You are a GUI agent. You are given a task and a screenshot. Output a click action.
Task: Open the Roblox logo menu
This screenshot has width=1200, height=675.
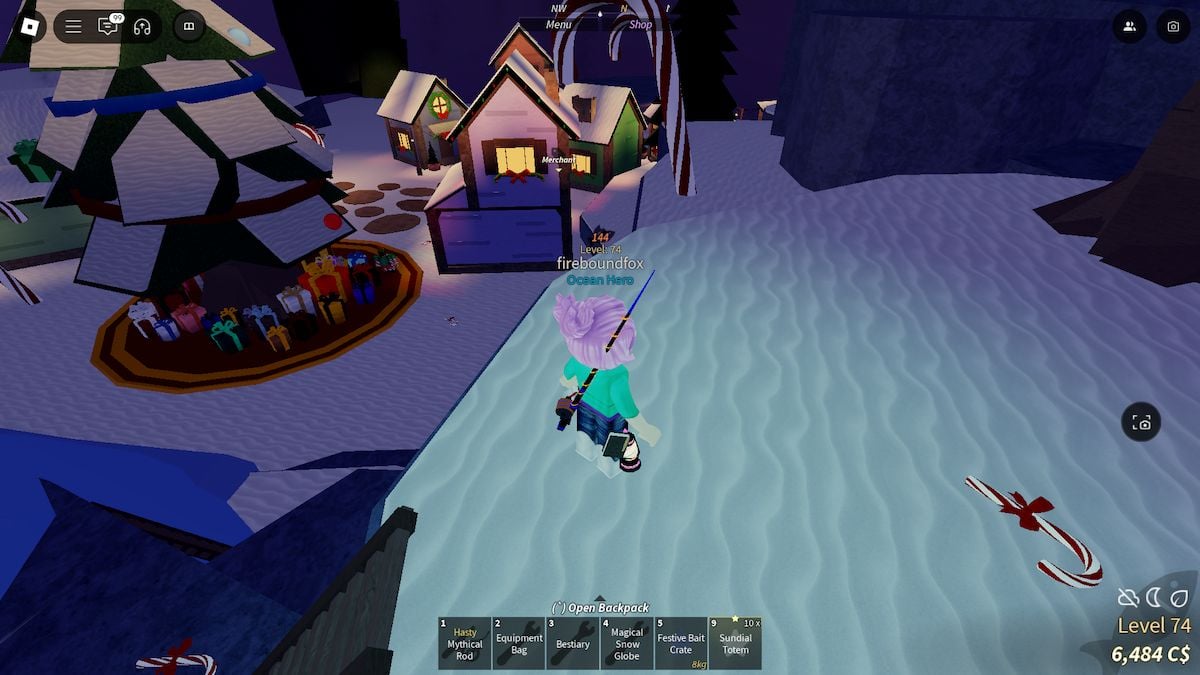coord(29,27)
